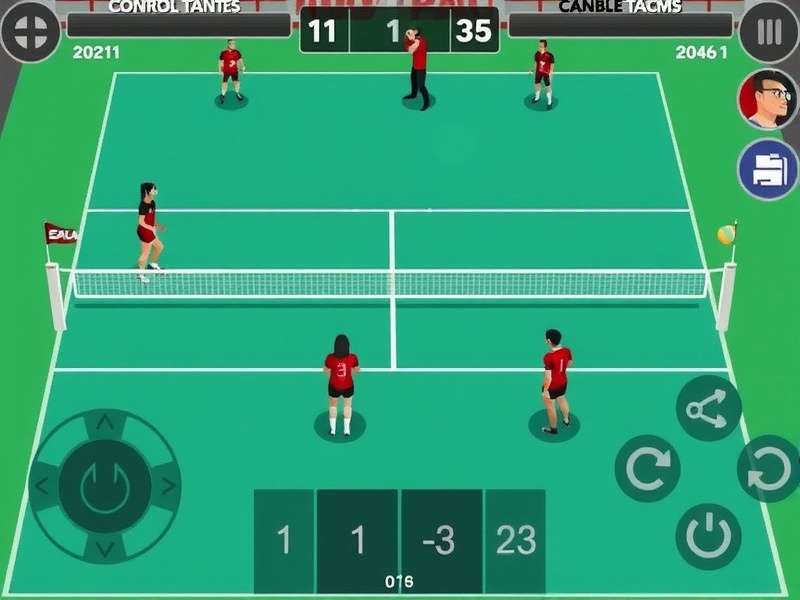800x600 pixels.
Task: Push the joystick's right arrow
Action: coord(168,487)
